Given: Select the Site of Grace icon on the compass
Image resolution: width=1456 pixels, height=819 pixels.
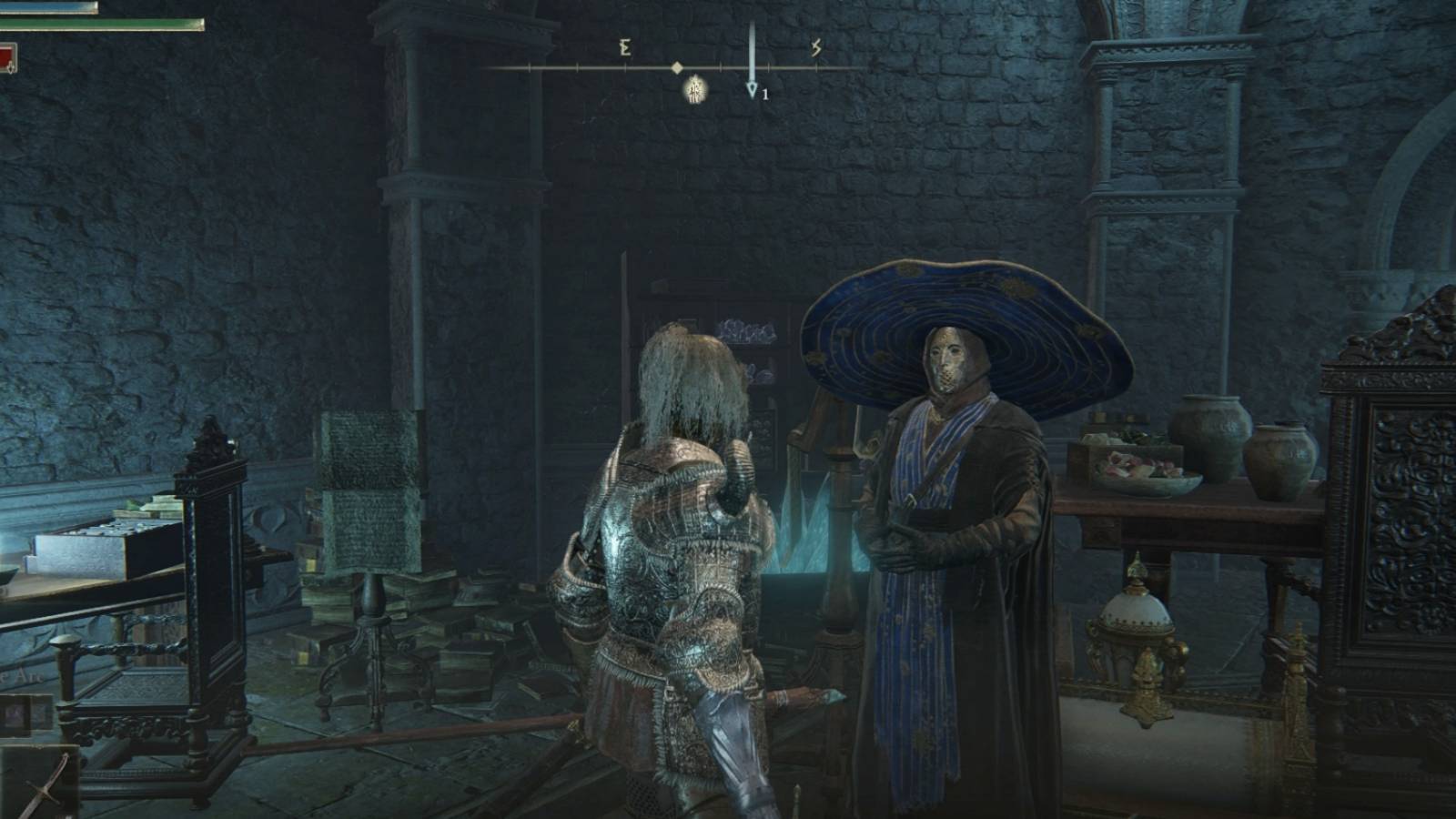Looking at the screenshot, I should point(695,90).
